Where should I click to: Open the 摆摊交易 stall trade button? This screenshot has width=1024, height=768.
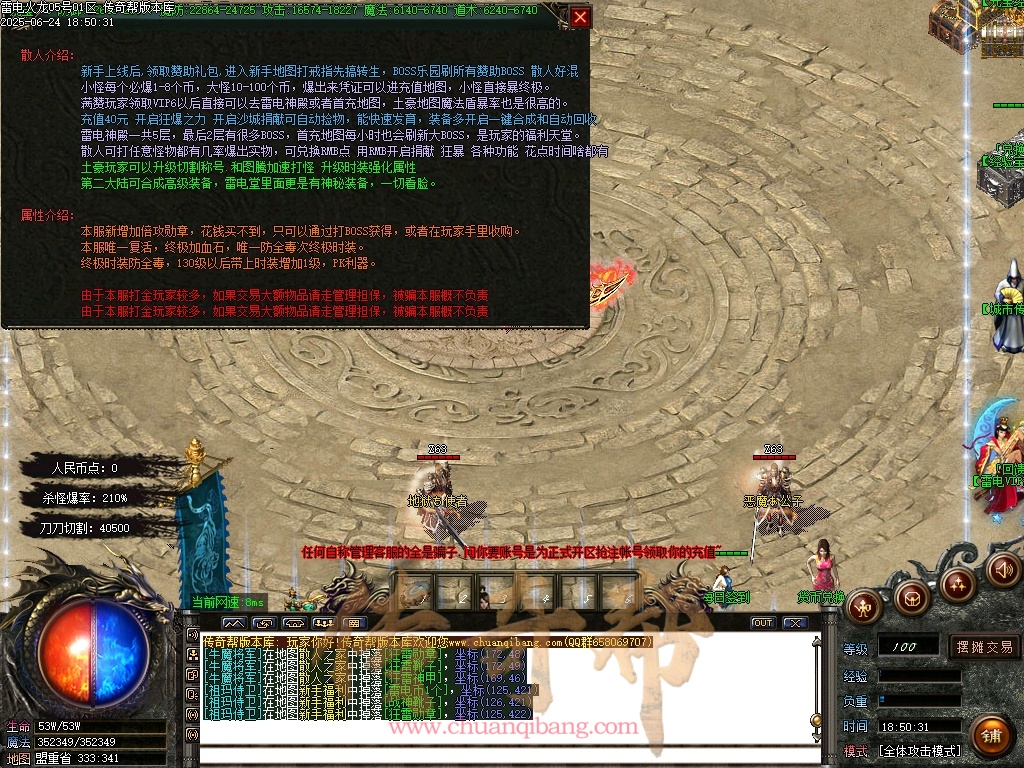coord(984,647)
